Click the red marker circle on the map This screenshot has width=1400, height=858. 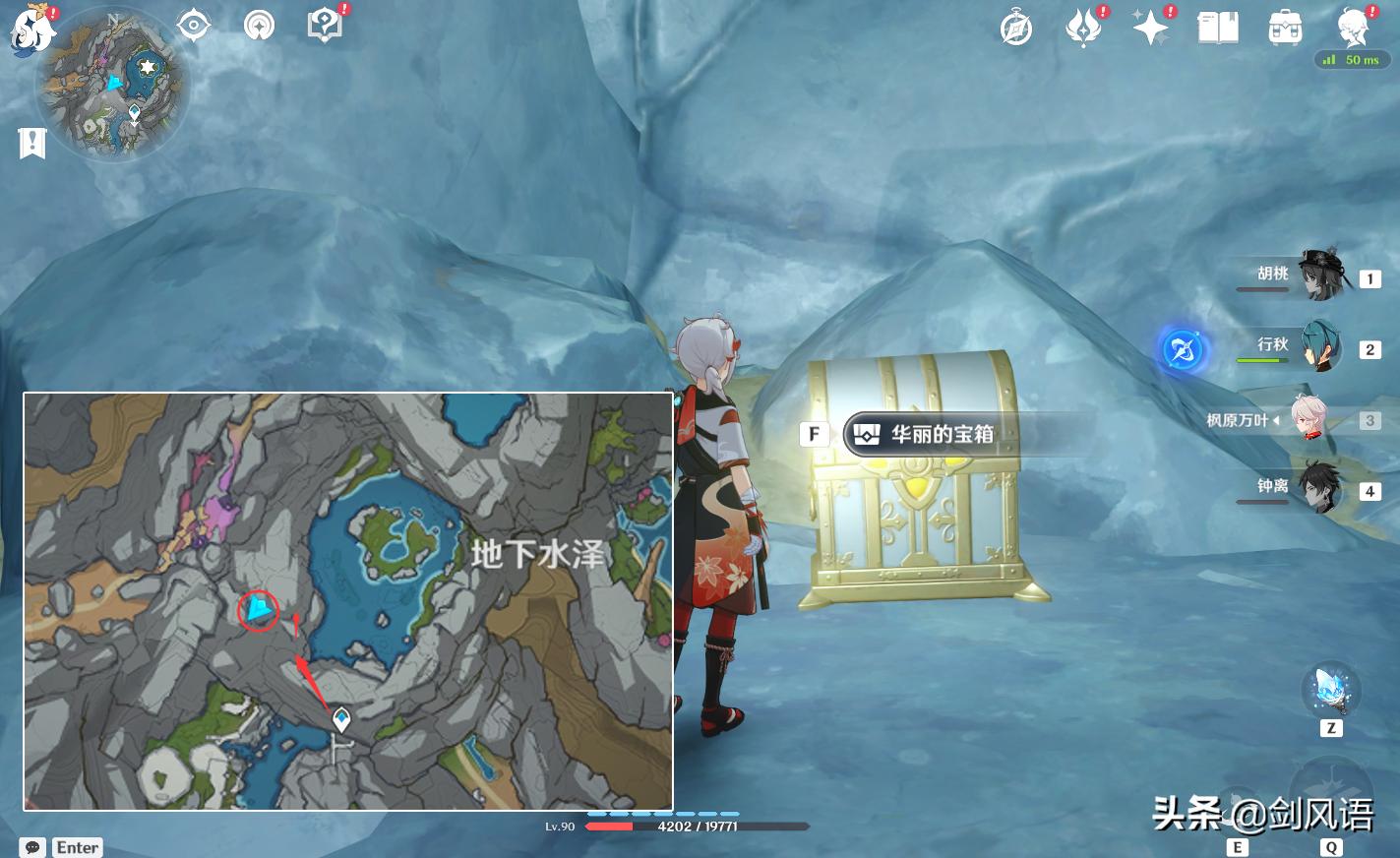pyautogui.click(x=258, y=610)
